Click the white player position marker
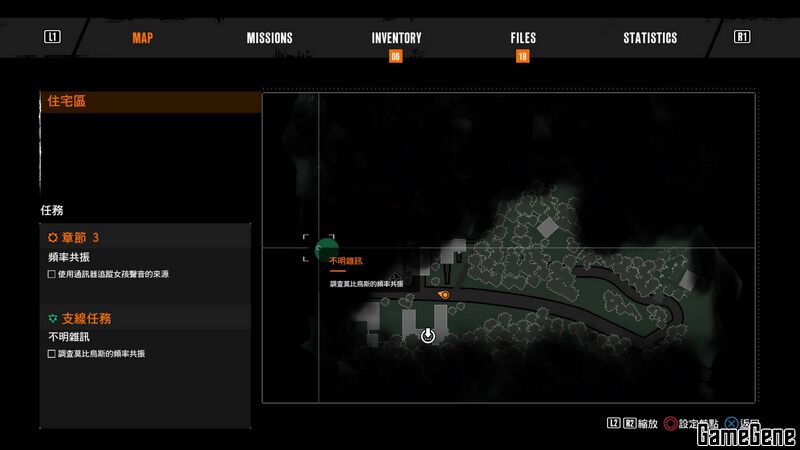The width and height of the screenshot is (800, 450). (428, 336)
